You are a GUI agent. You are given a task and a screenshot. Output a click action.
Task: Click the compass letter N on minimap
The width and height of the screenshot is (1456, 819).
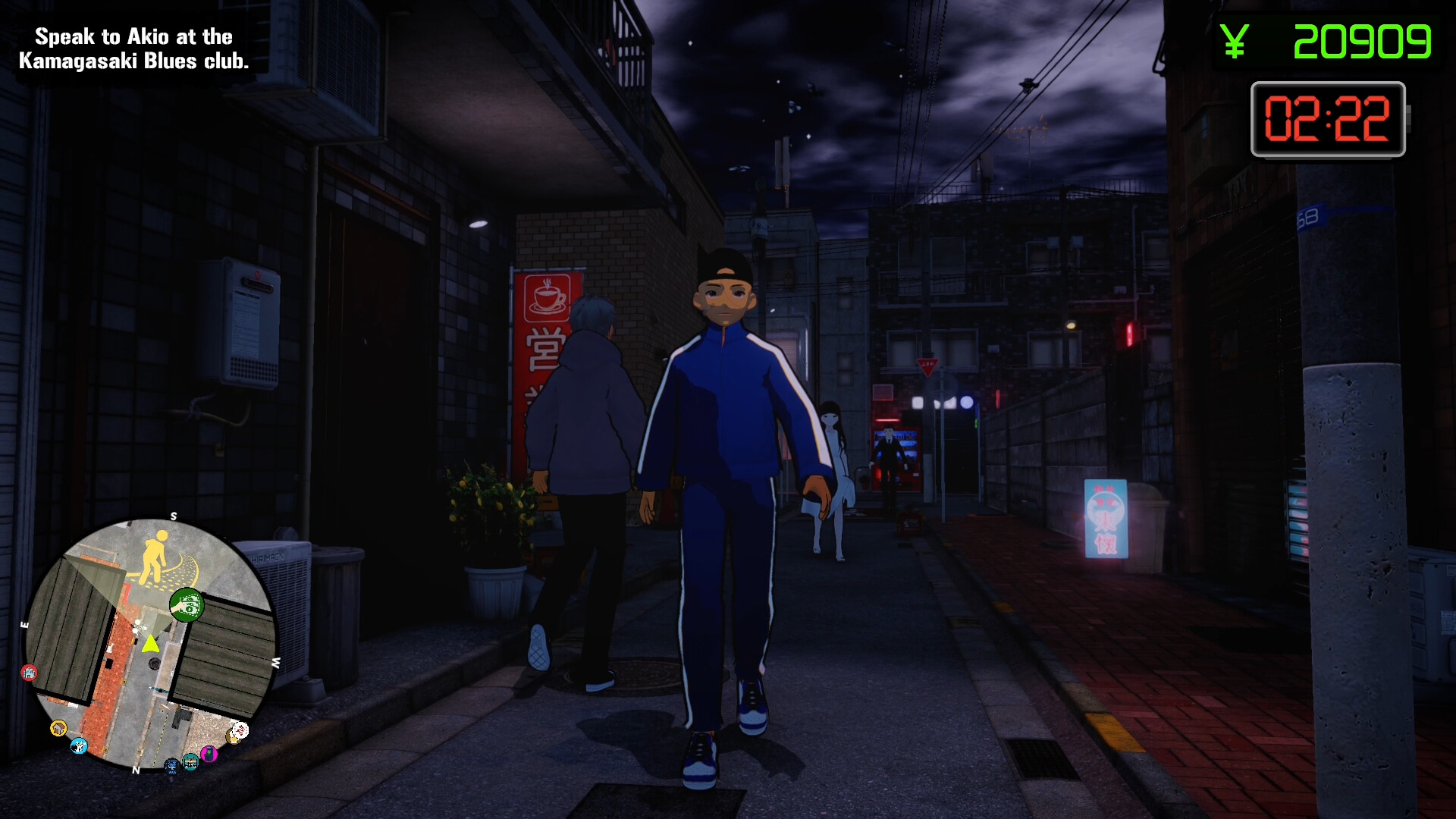point(135,770)
